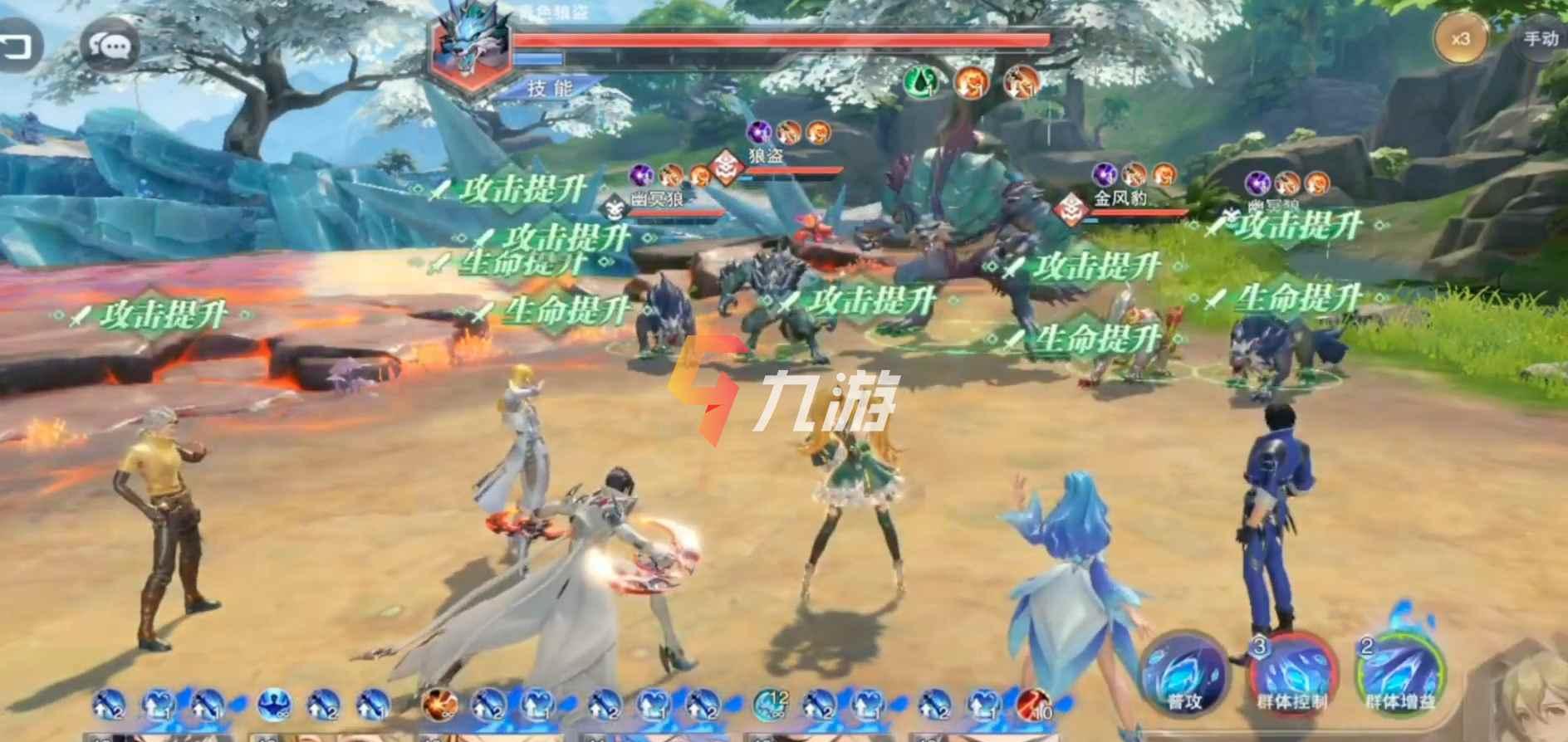Open the chat bubble panel

coord(110,46)
